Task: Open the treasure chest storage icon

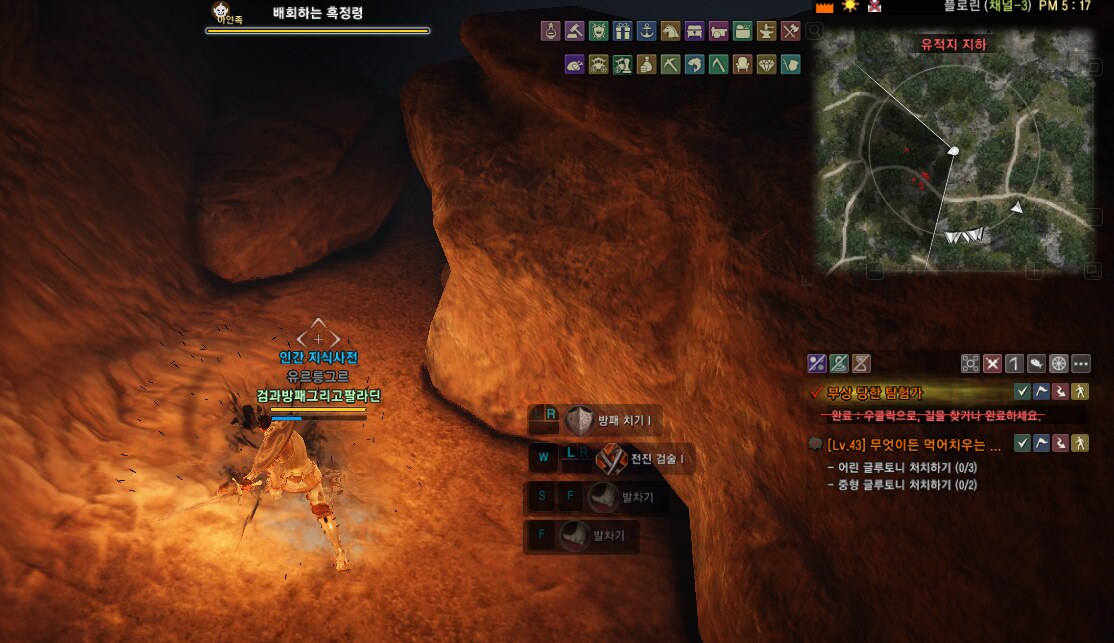Action: tap(694, 31)
